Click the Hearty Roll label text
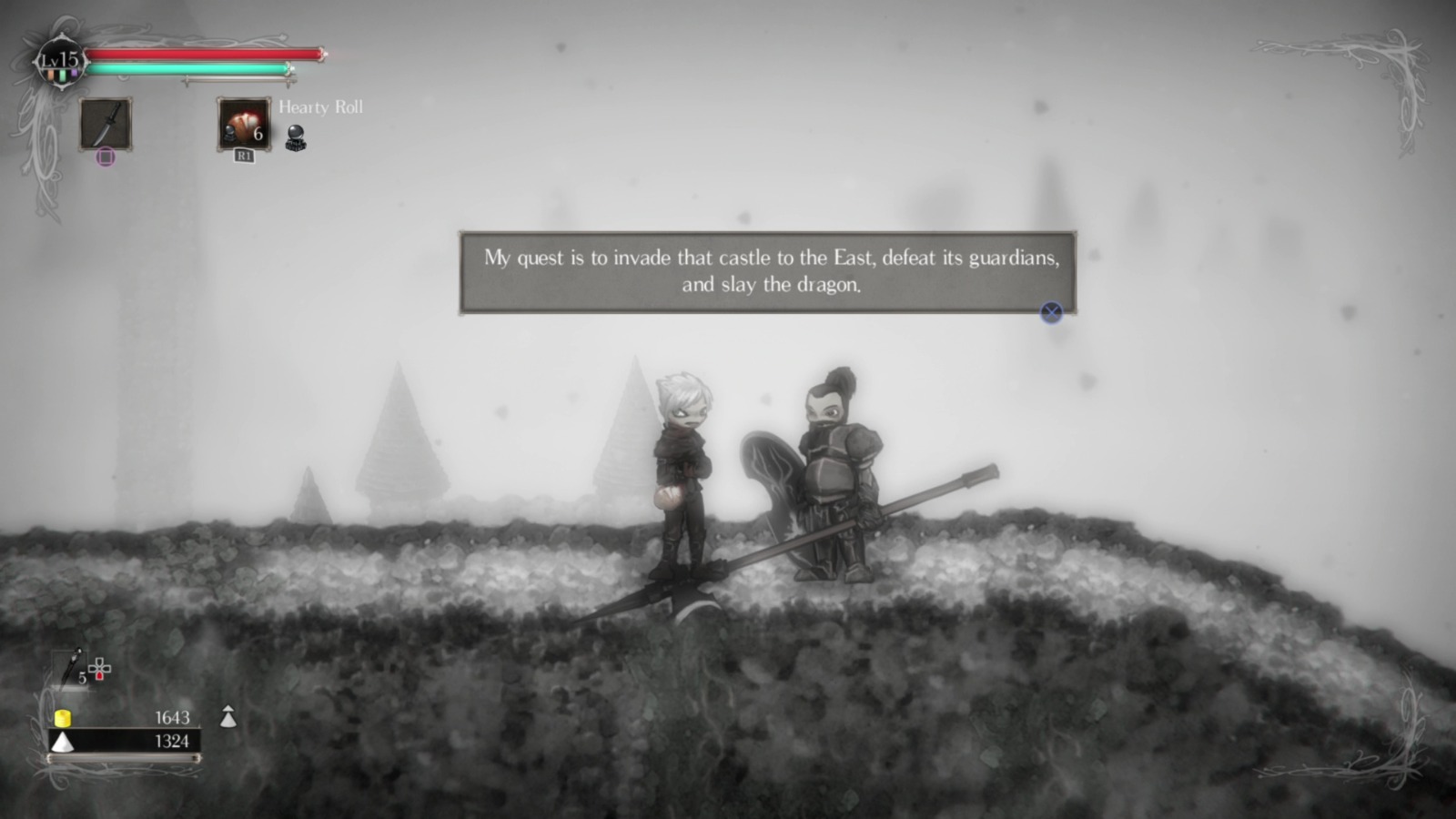The image size is (1456, 819). 321,107
